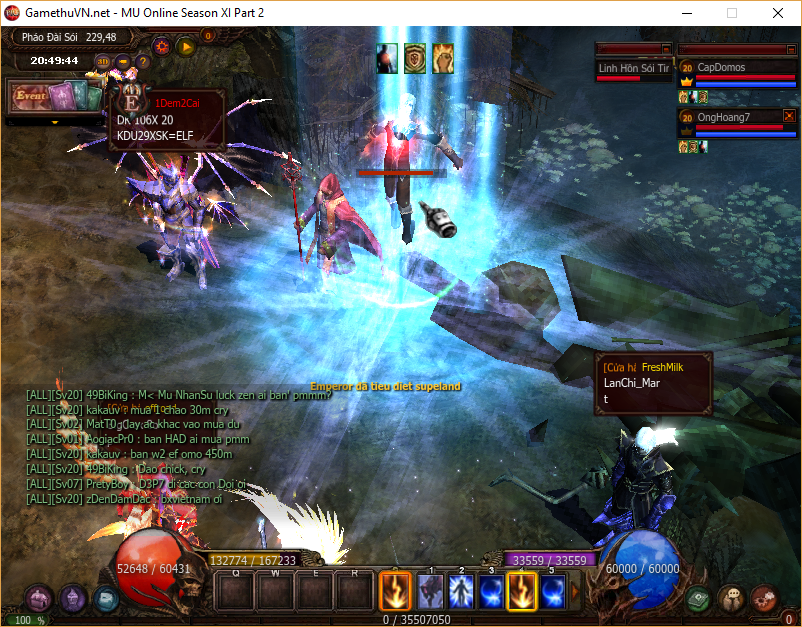
Task: Maximize the game window
Action: click(x=732, y=13)
